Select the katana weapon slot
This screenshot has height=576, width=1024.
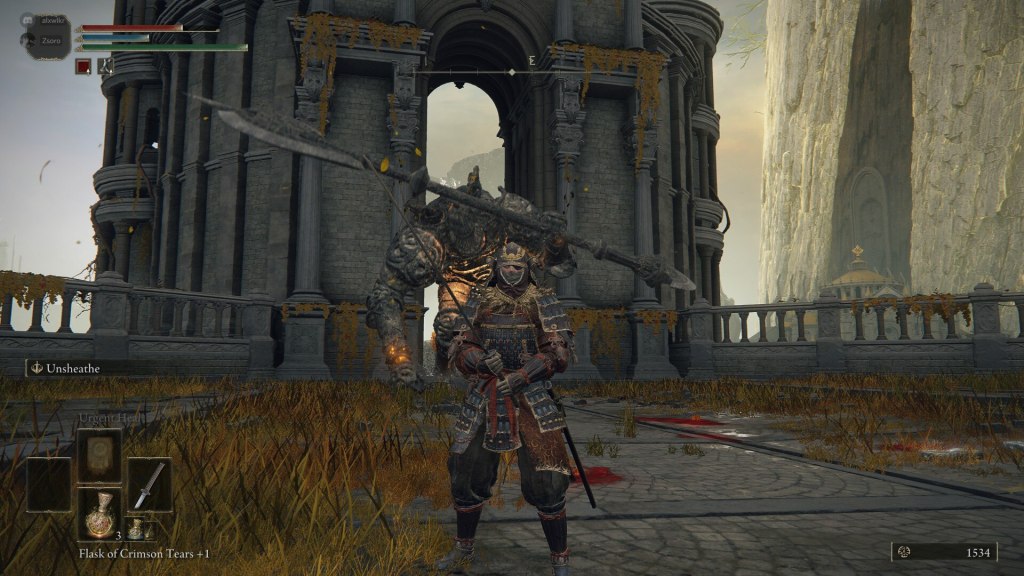click(x=149, y=486)
